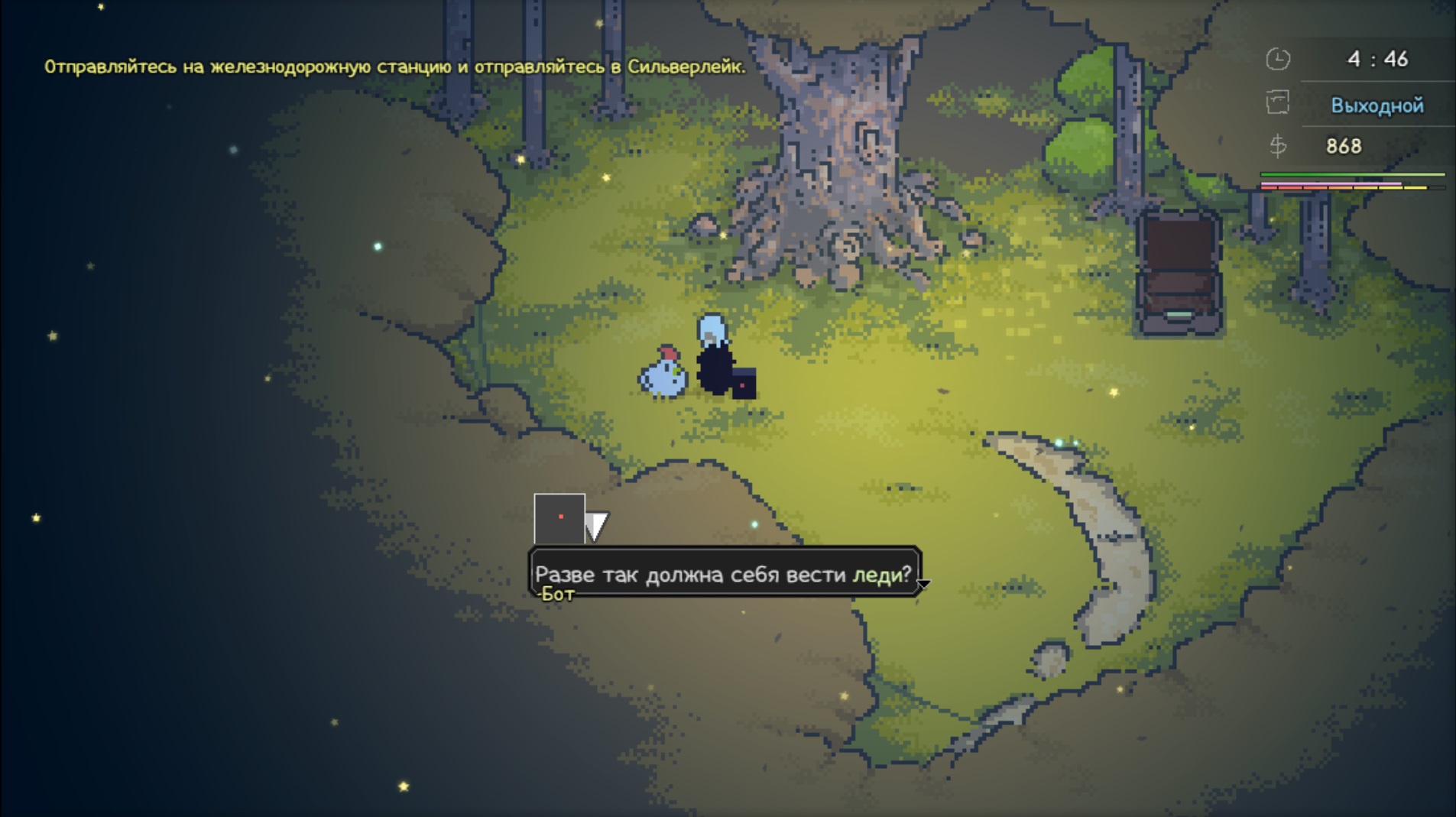Open the calendar icon beside Выходной

(1277, 103)
